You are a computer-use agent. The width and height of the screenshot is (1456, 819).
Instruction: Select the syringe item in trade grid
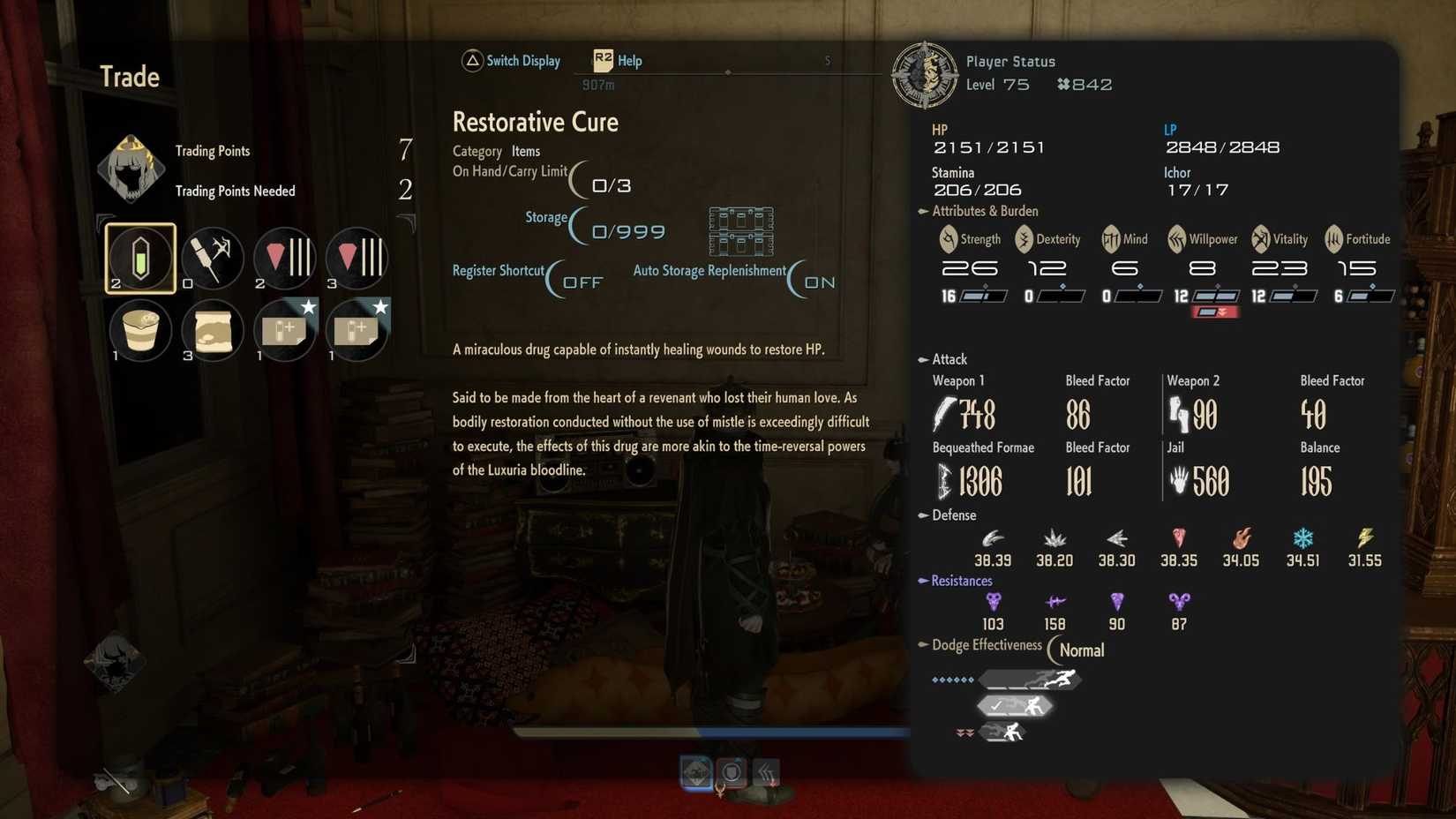(x=213, y=258)
